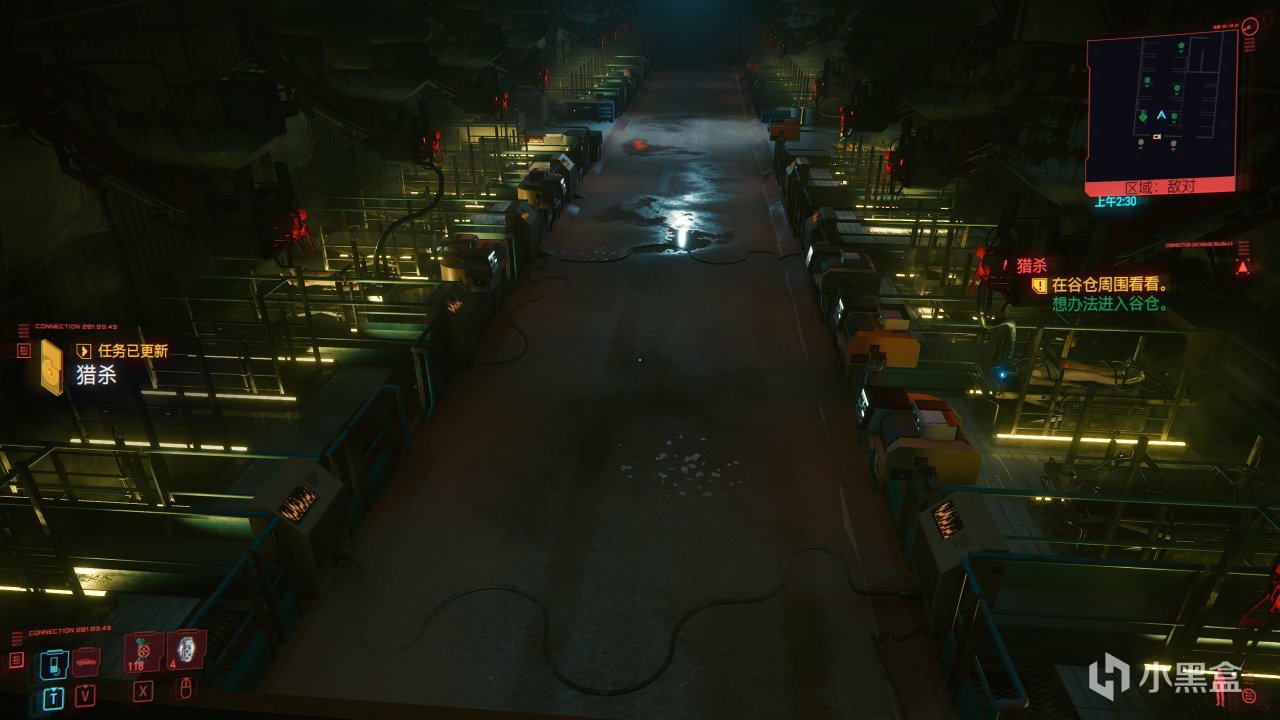This screenshot has width=1280, height=720.
Task: Select the yellow quest journal icon
Action: click(51, 366)
